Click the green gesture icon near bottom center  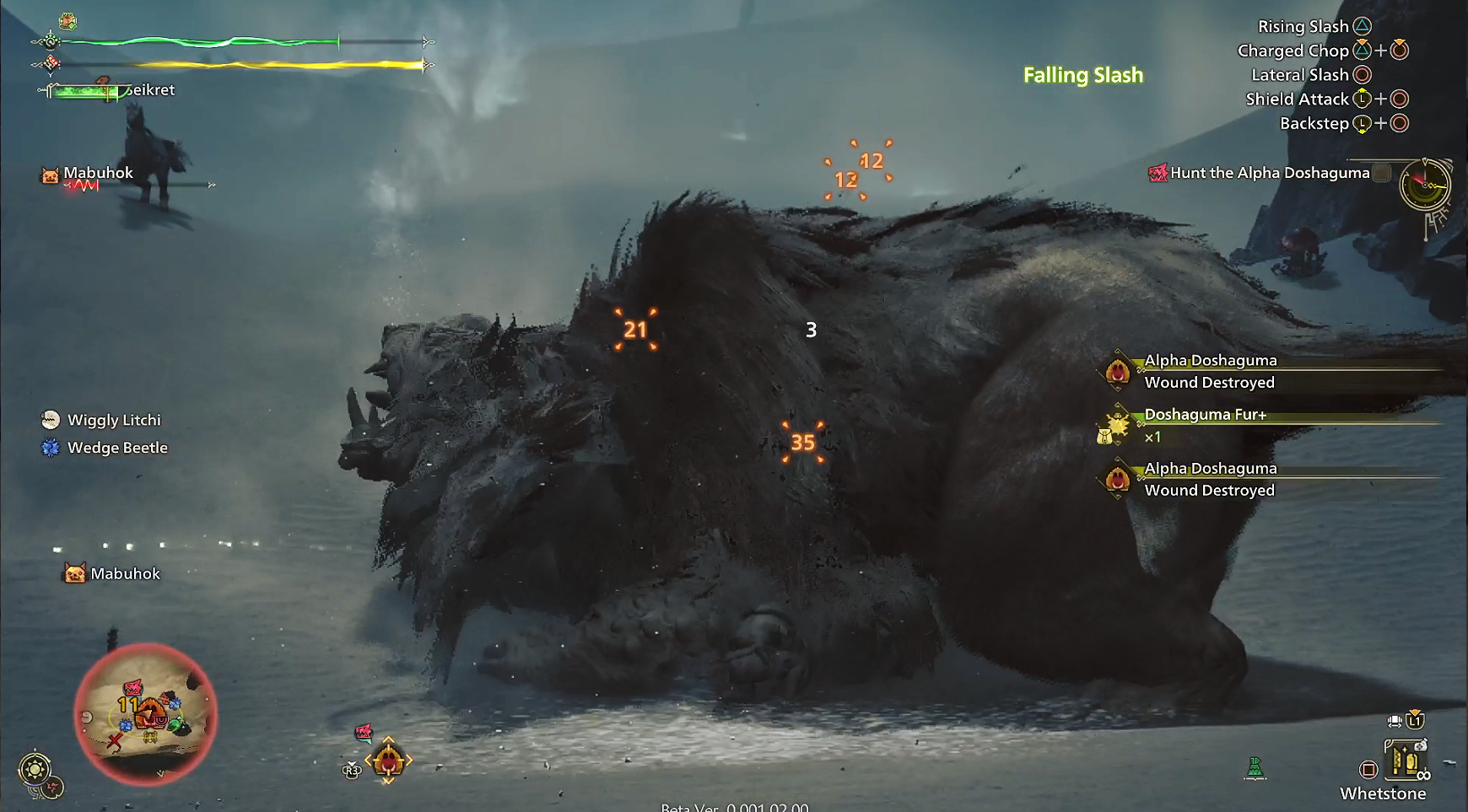coord(1255,767)
